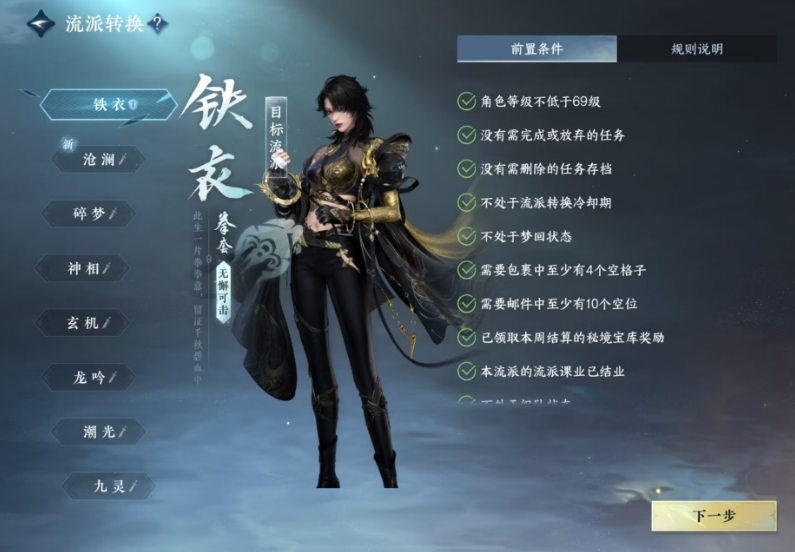Open the 流派转换 help question mark
This screenshot has height=552, width=795.
158,24
